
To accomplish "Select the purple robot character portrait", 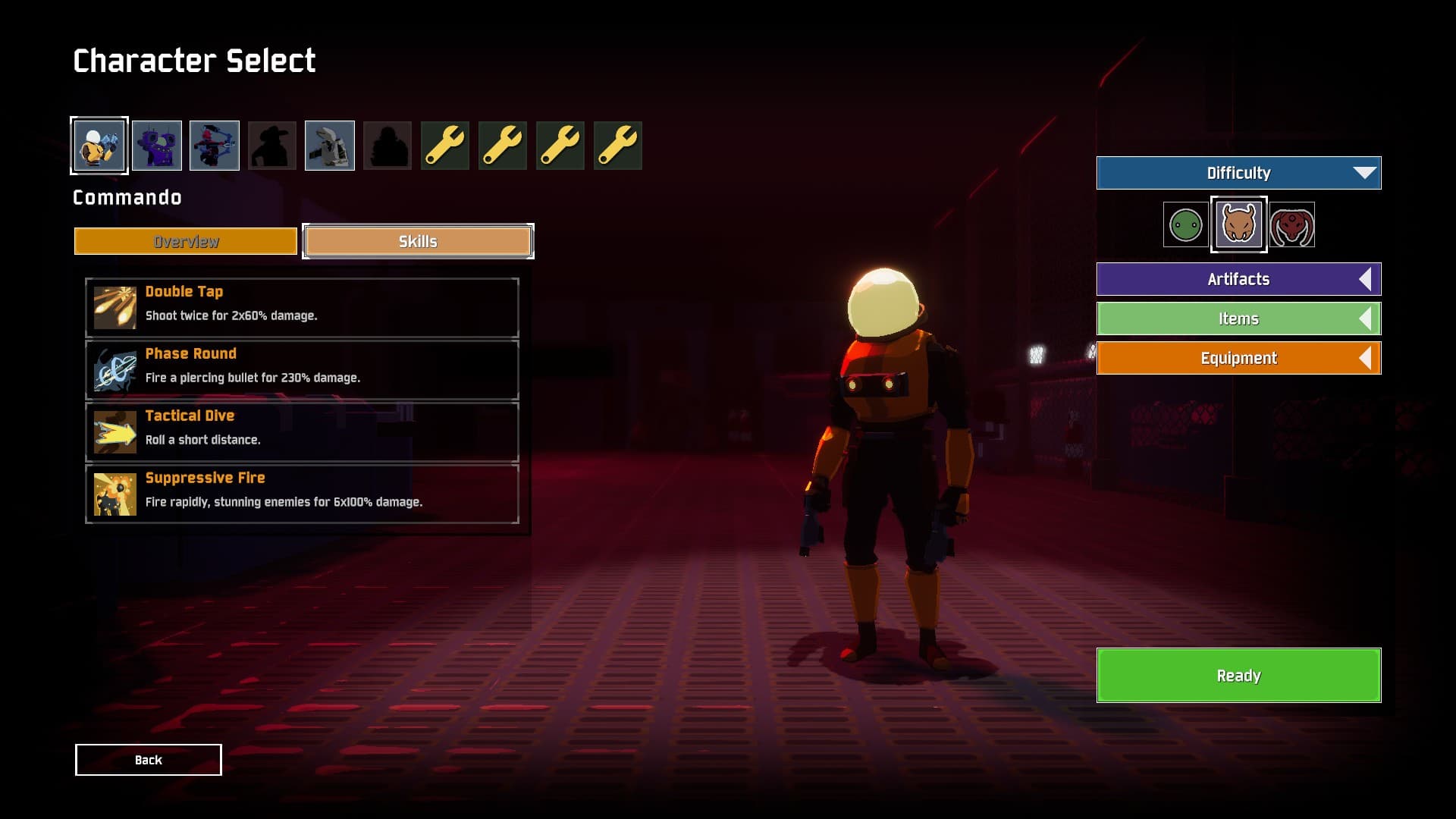I will pos(157,145).
